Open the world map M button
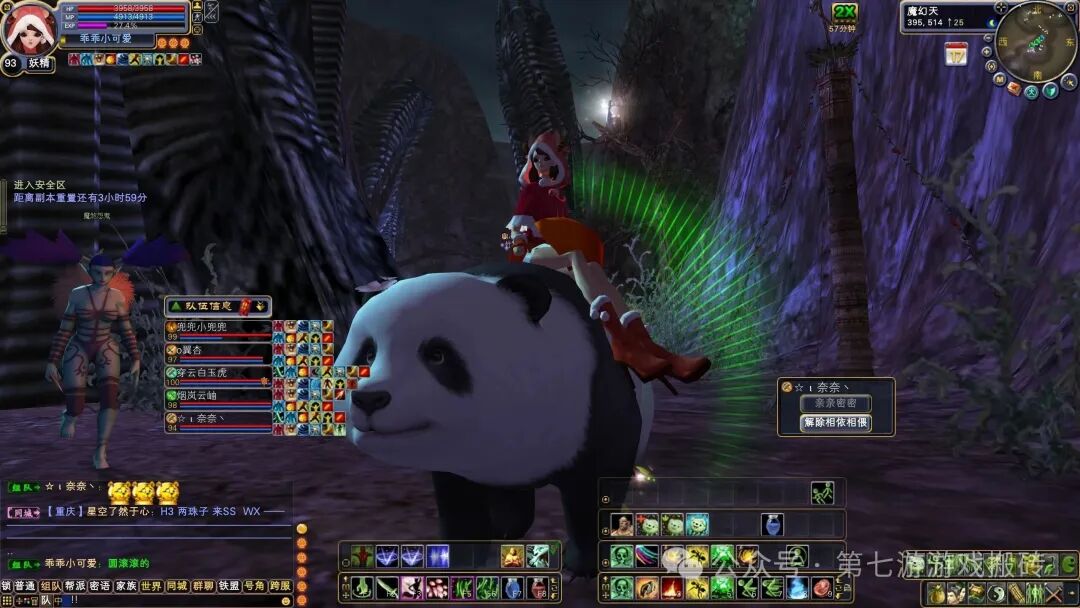 tap(998, 78)
